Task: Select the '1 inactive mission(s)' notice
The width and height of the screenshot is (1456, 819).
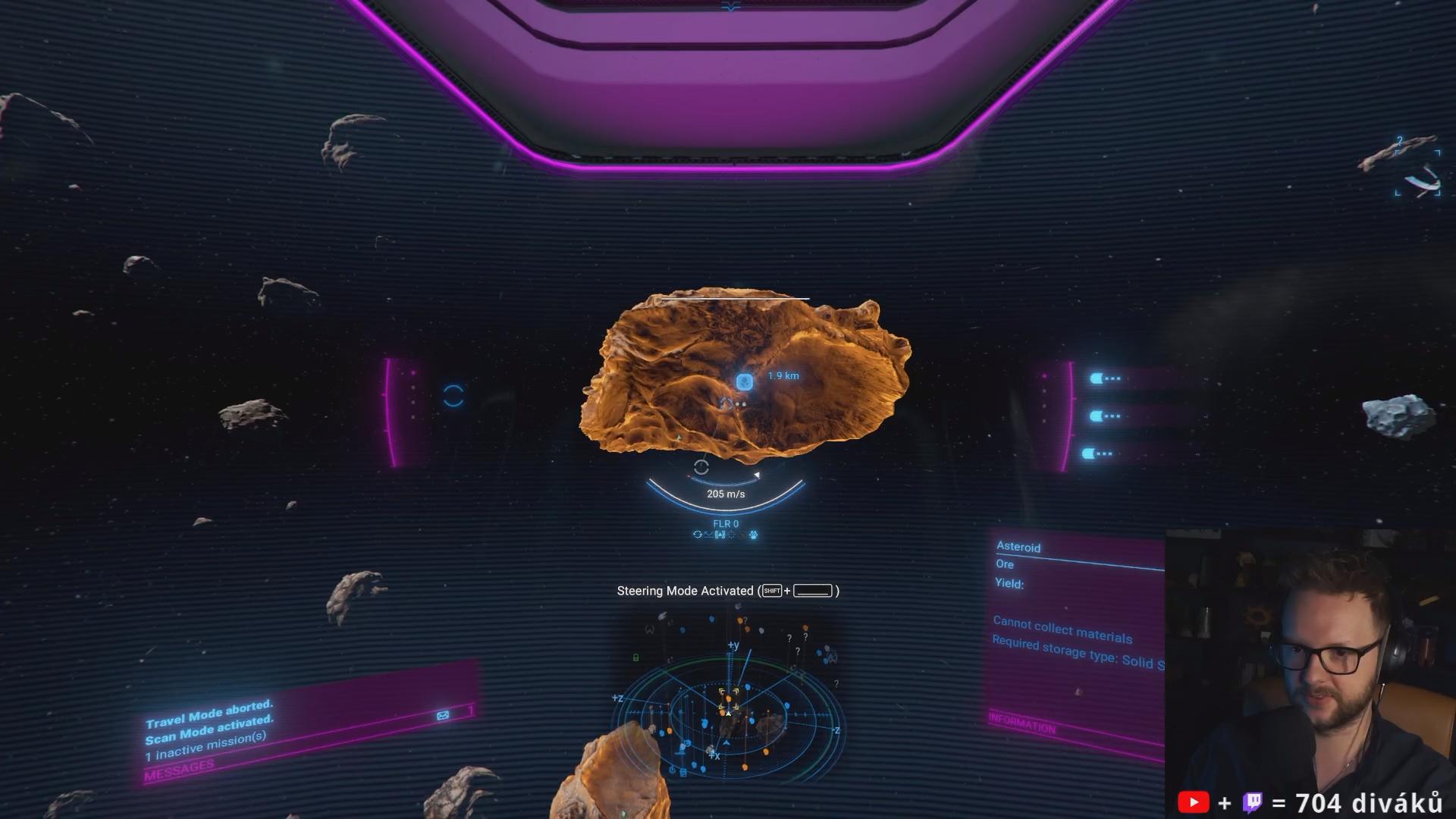Action: pyautogui.click(x=206, y=746)
